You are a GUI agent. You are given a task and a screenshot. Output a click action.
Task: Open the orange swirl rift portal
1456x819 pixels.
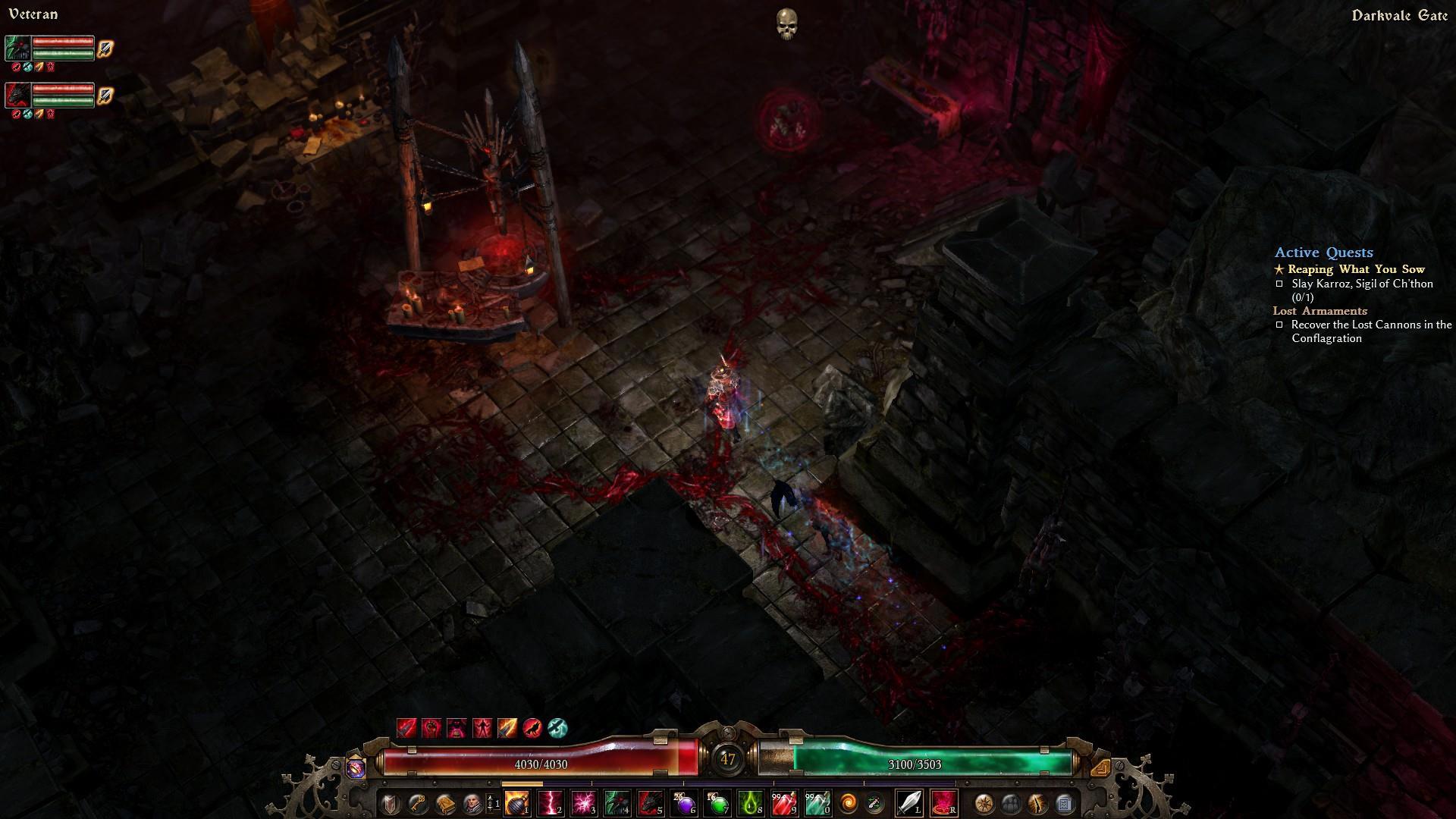(x=849, y=802)
